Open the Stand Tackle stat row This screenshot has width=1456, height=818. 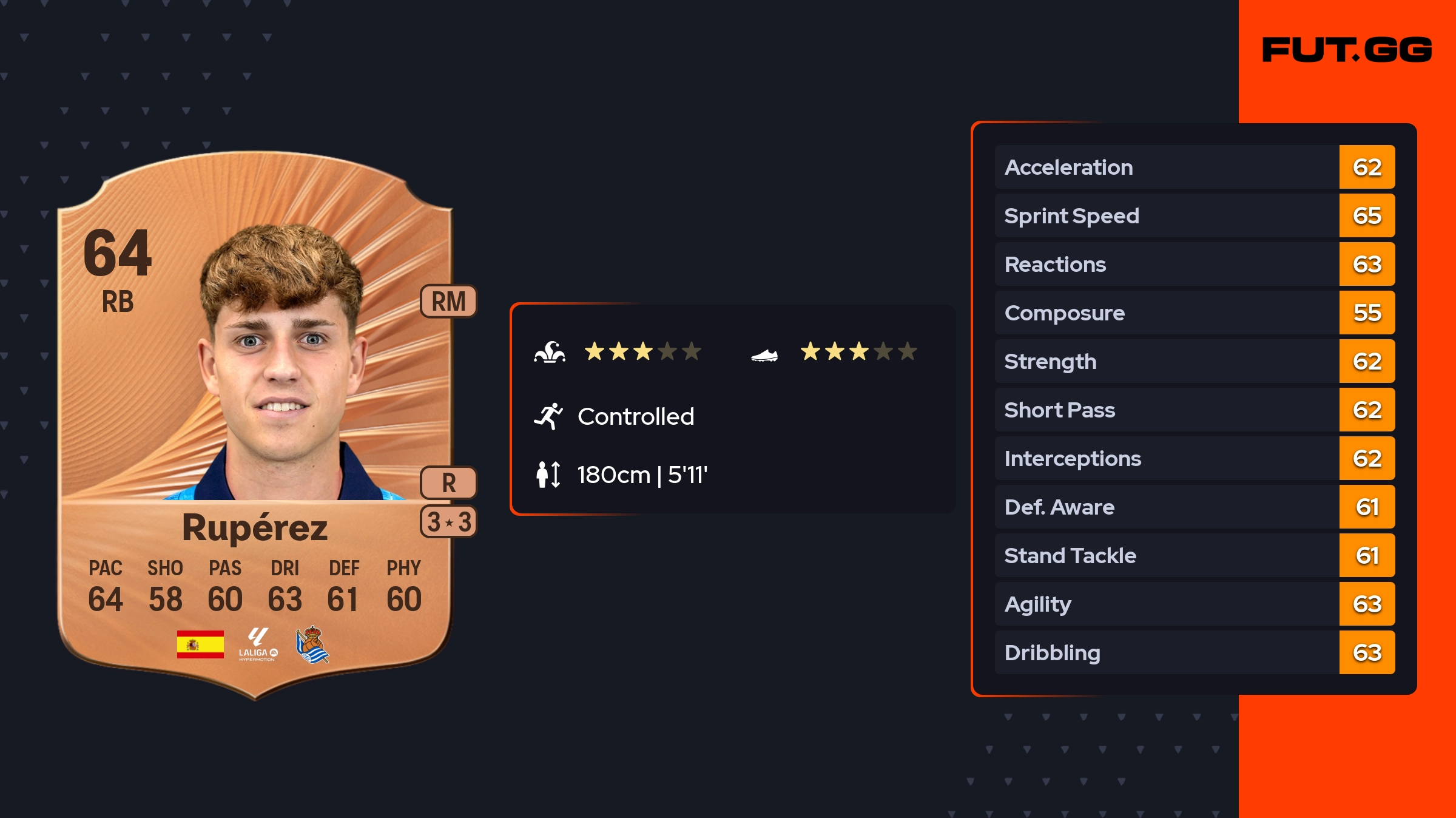click(1194, 555)
